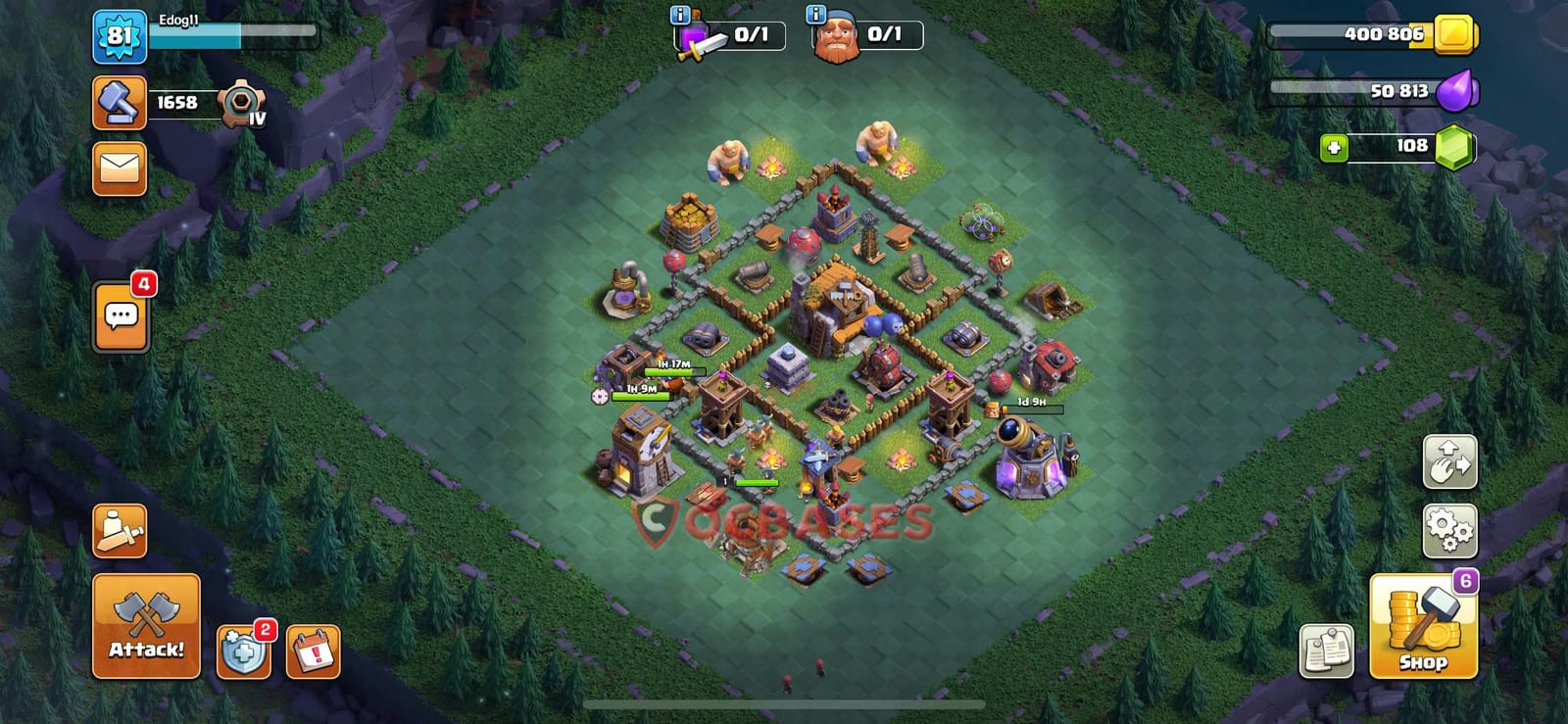This screenshot has width=1568, height=724.
Task: Open the Gear Up IV icon
Action: (238, 103)
